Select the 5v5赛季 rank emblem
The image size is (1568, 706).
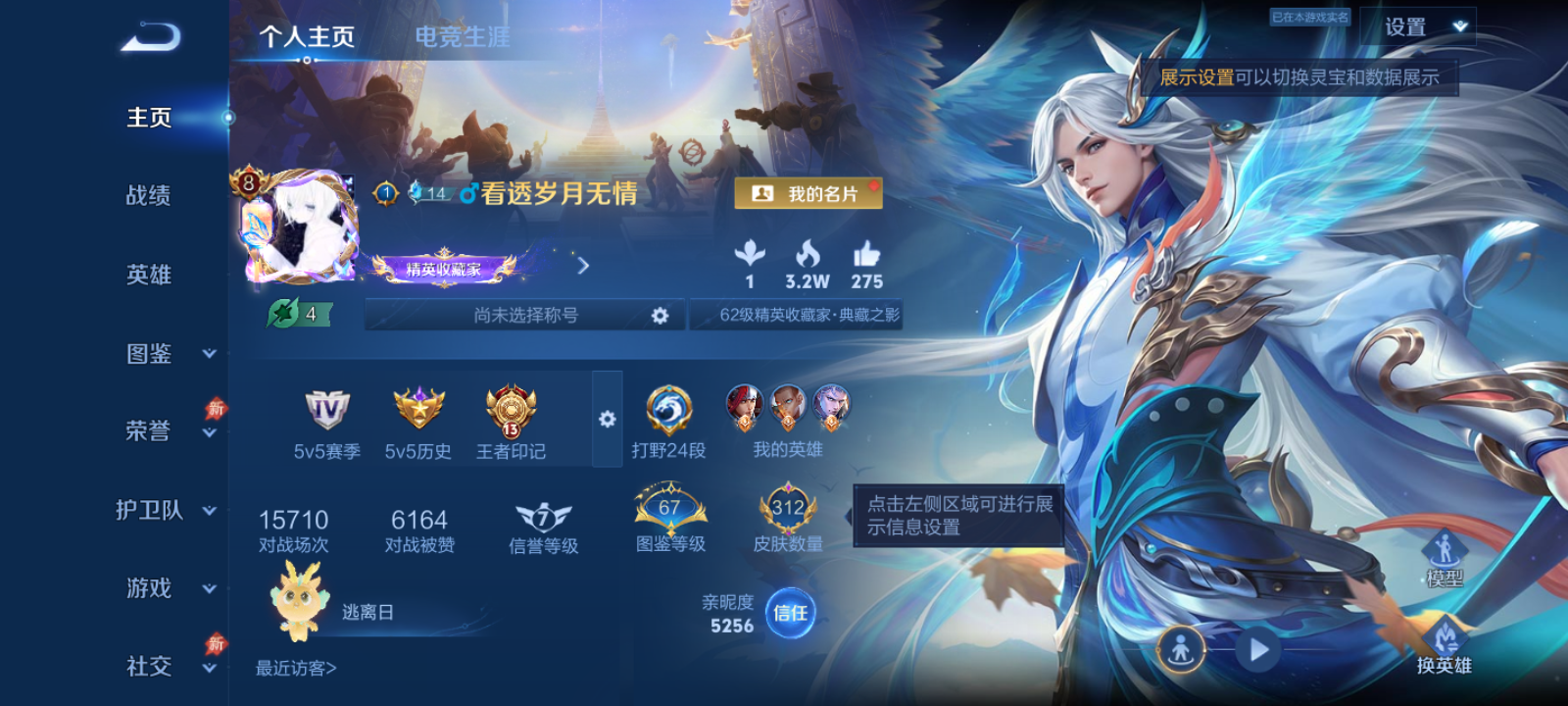point(327,410)
